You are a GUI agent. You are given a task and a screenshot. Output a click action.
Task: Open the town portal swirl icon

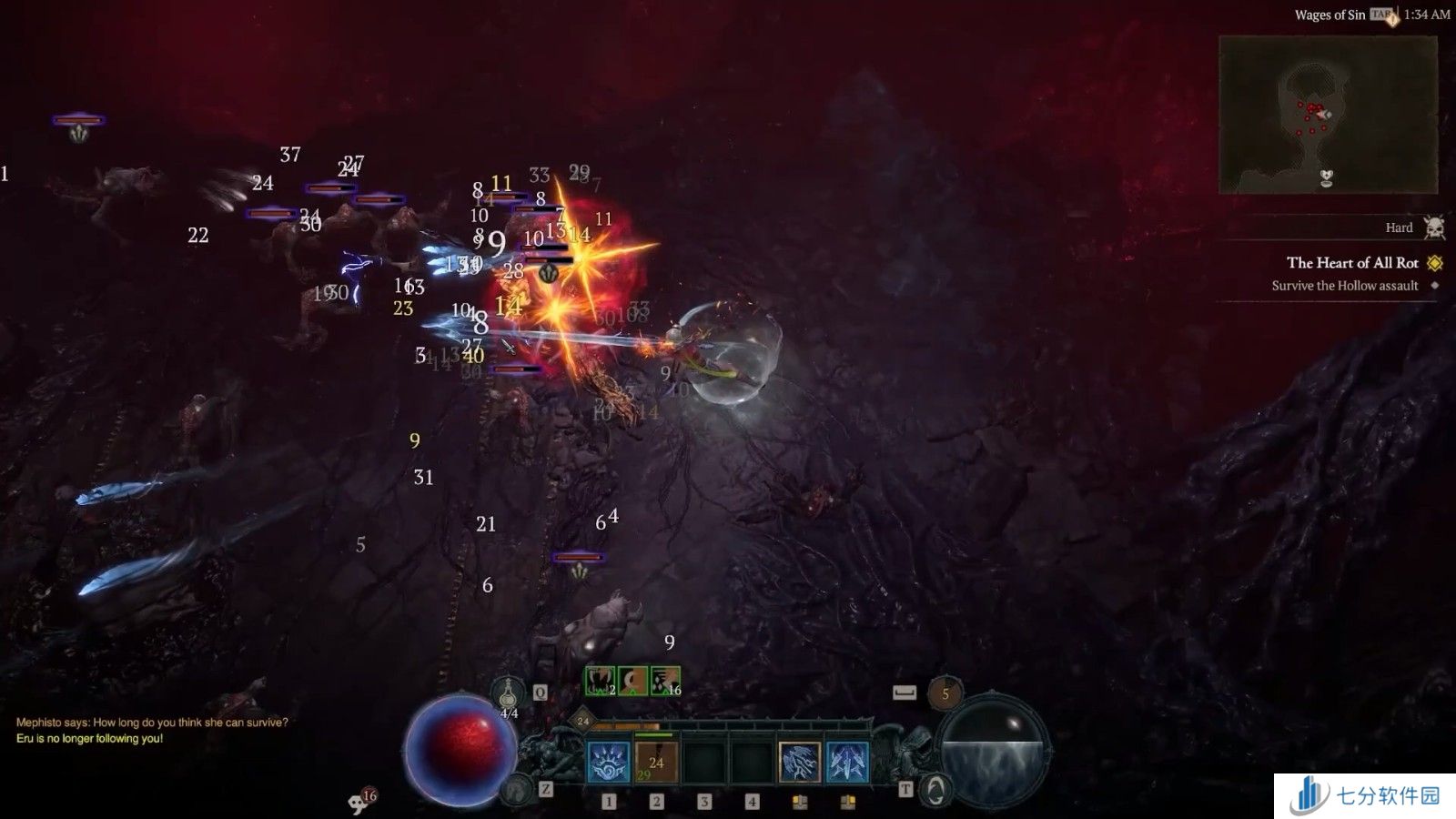tap(935, 789)
